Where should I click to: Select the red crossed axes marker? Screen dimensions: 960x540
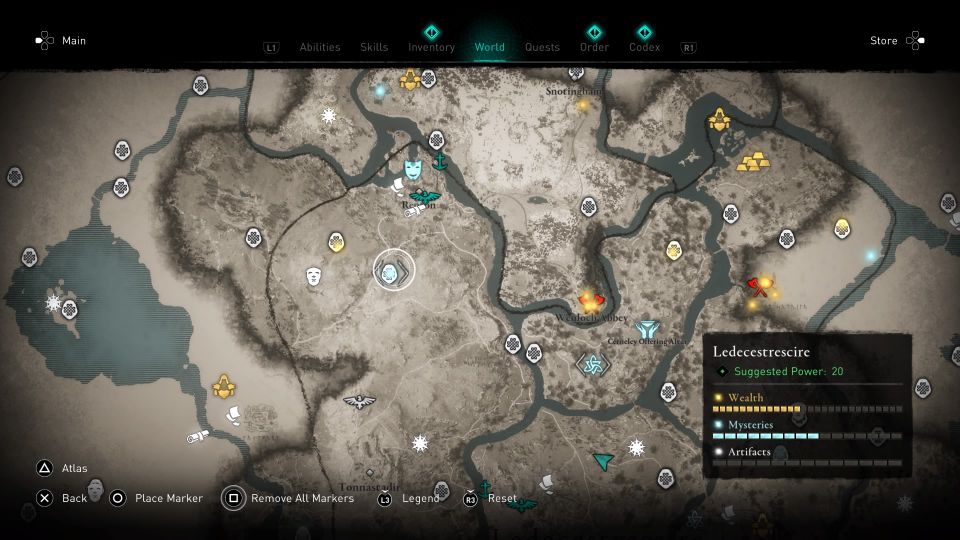758,288
